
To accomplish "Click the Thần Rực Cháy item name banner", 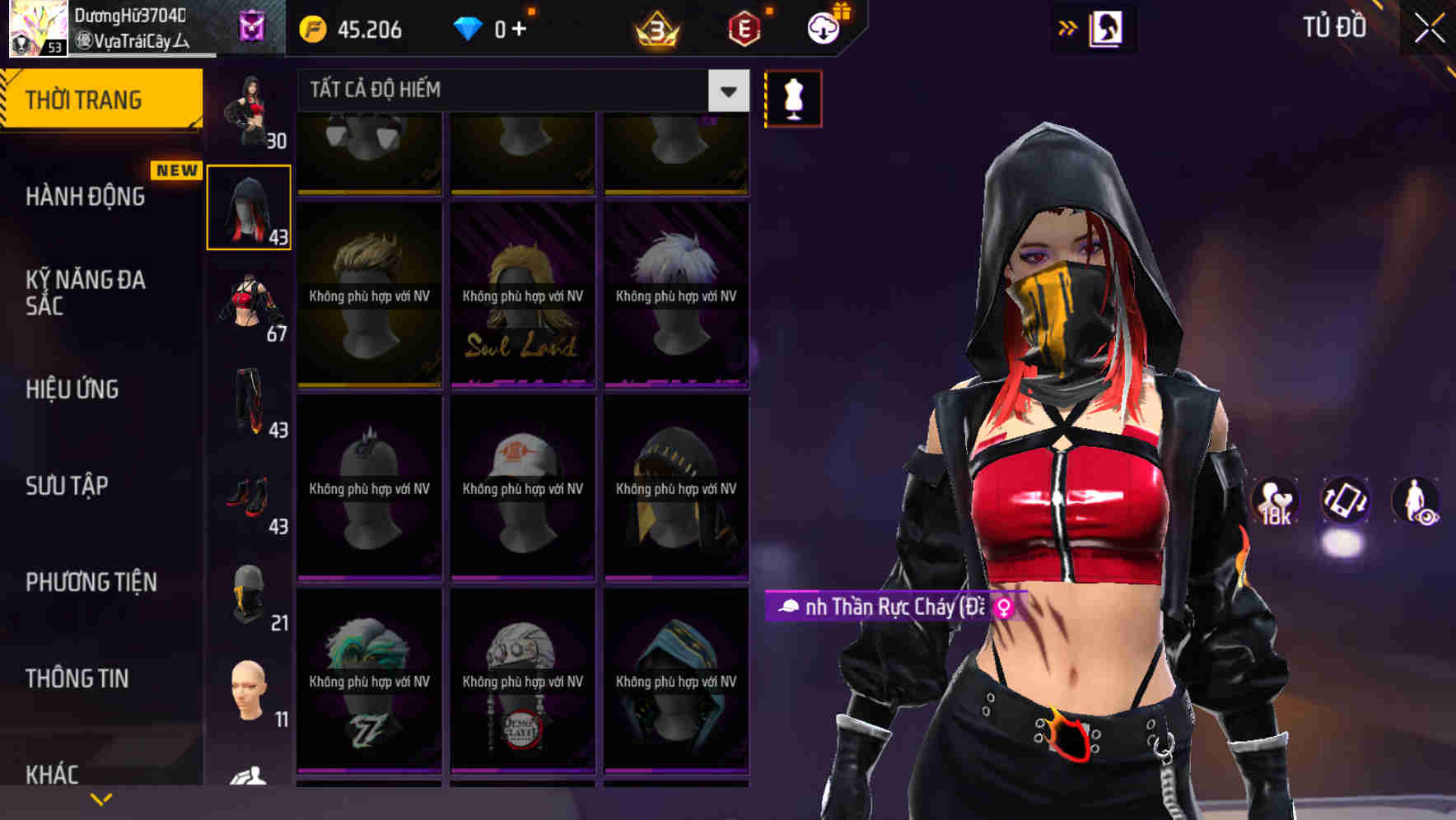I will 889,608.
